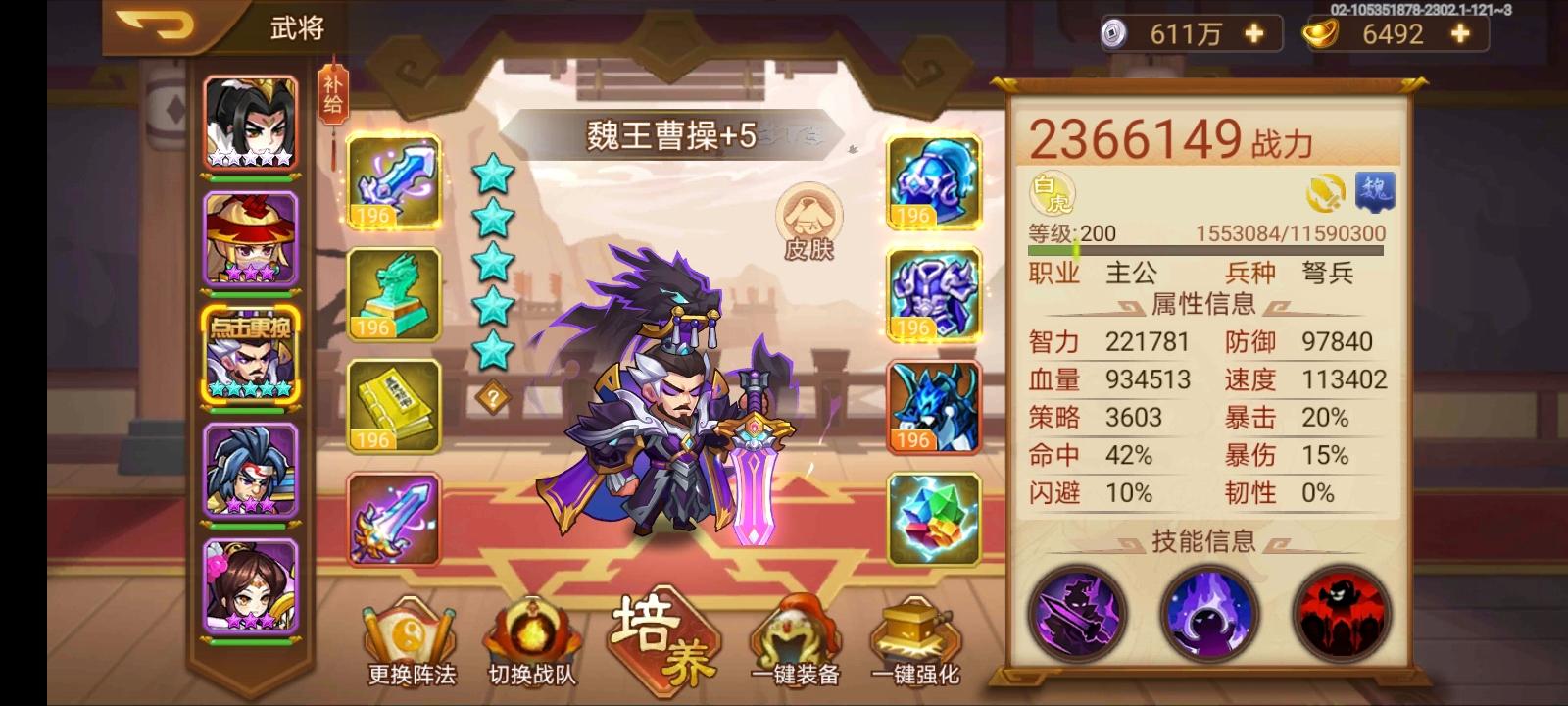
Task: Click the golden medal icon beside the Wei emblem
Action: point(1325,193)
